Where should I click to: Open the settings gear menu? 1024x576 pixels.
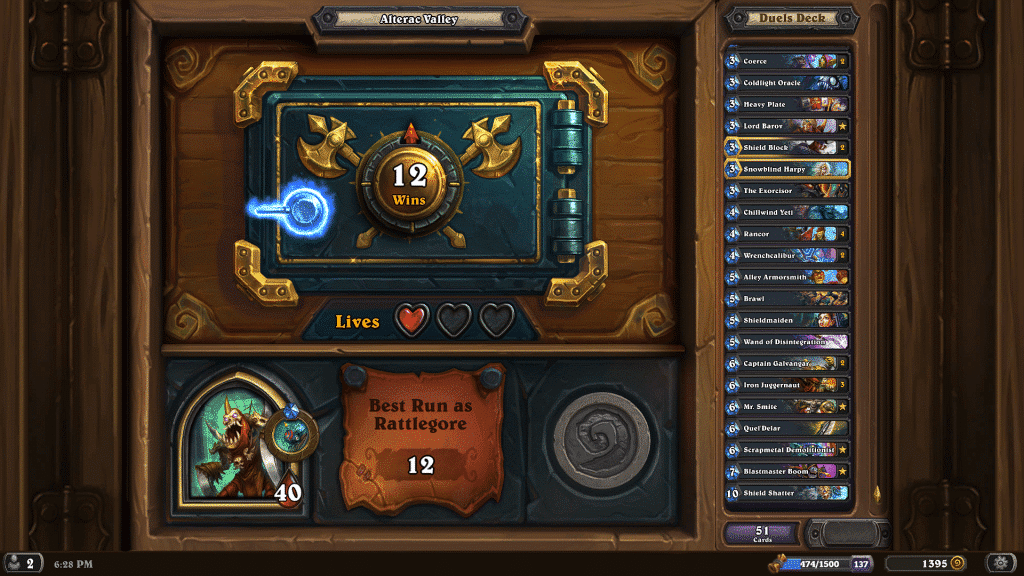pos(1001,563)
